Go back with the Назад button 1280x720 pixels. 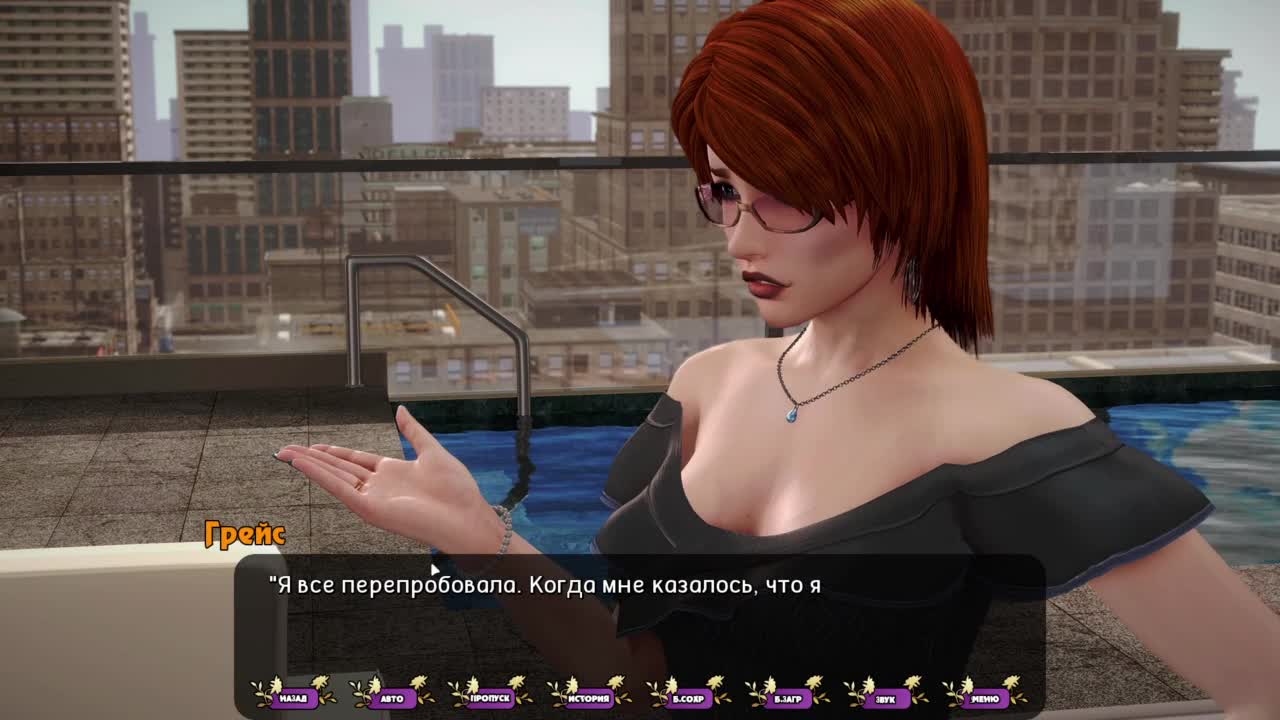point(293,698)
